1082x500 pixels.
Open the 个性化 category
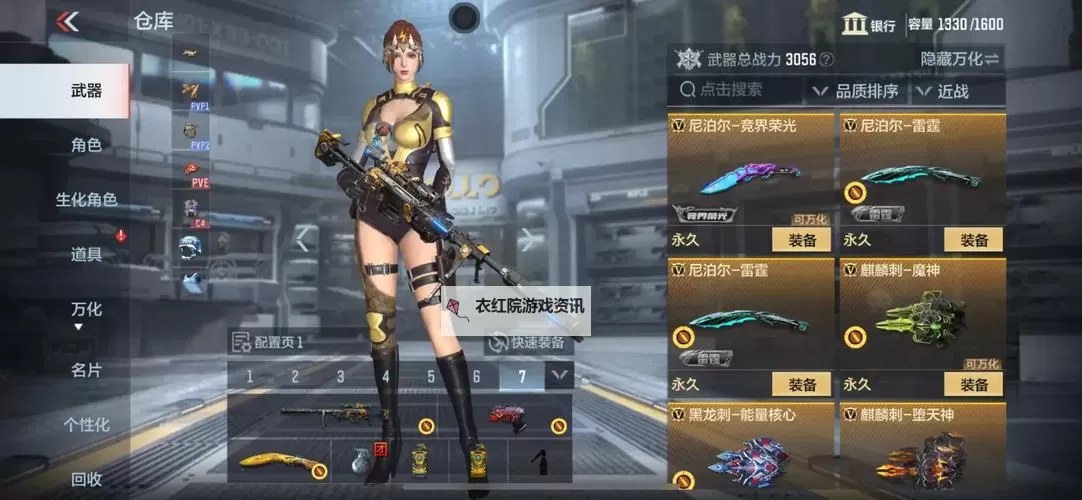86,425
